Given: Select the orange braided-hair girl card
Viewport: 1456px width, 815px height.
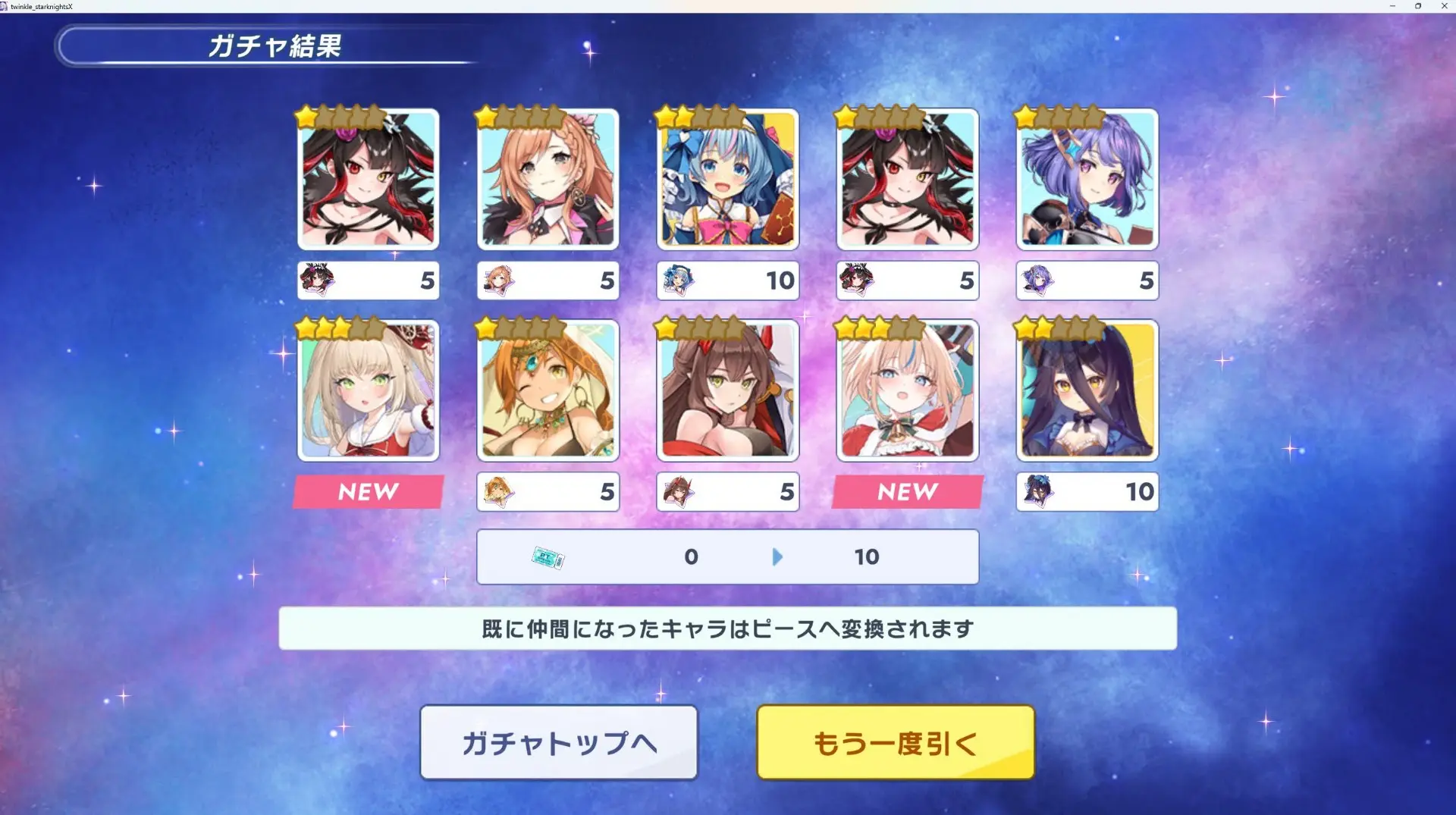Looking at the screenshot, I should (548, 180).
